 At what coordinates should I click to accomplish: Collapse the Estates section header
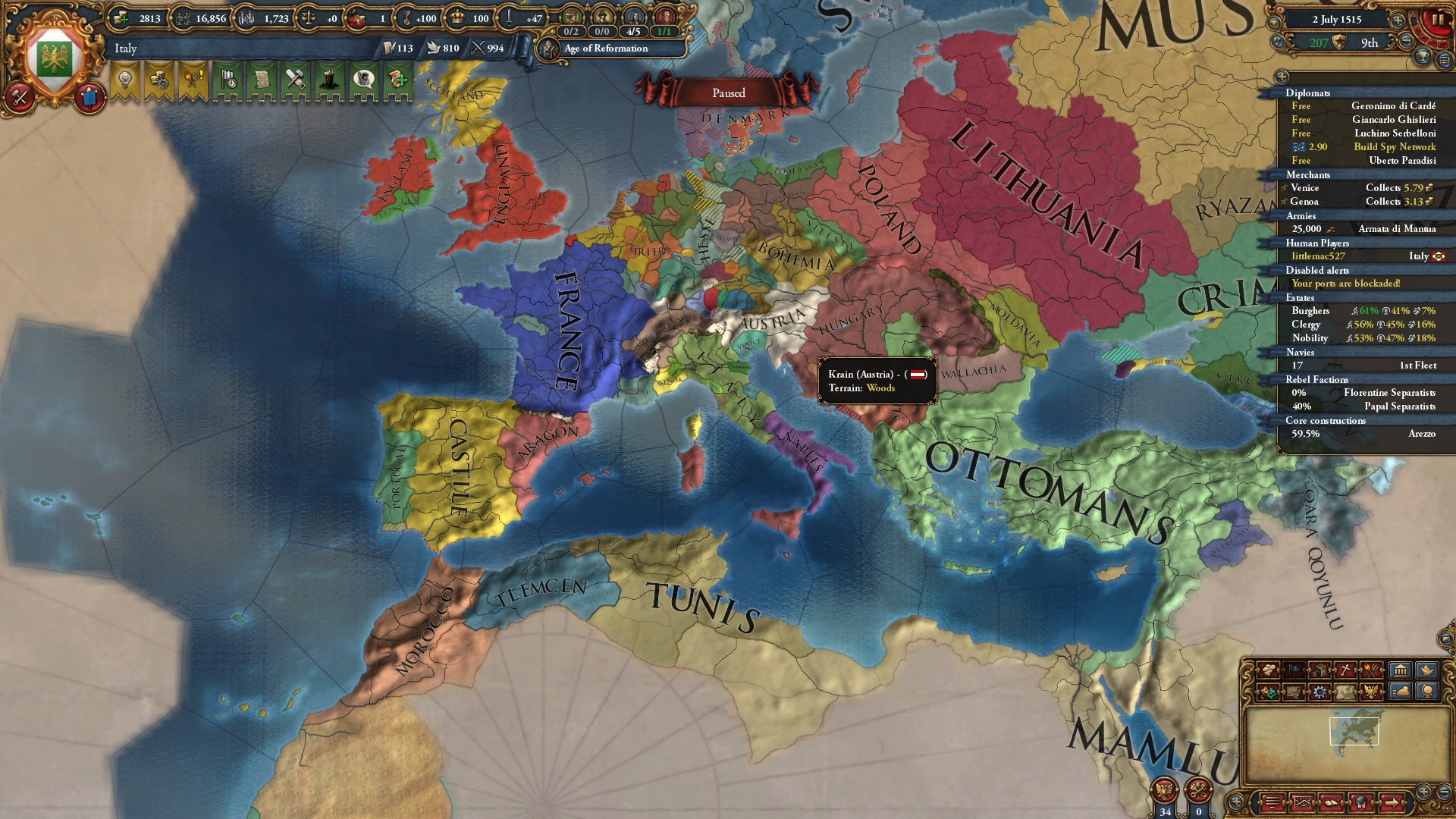tap(1300, 298)
